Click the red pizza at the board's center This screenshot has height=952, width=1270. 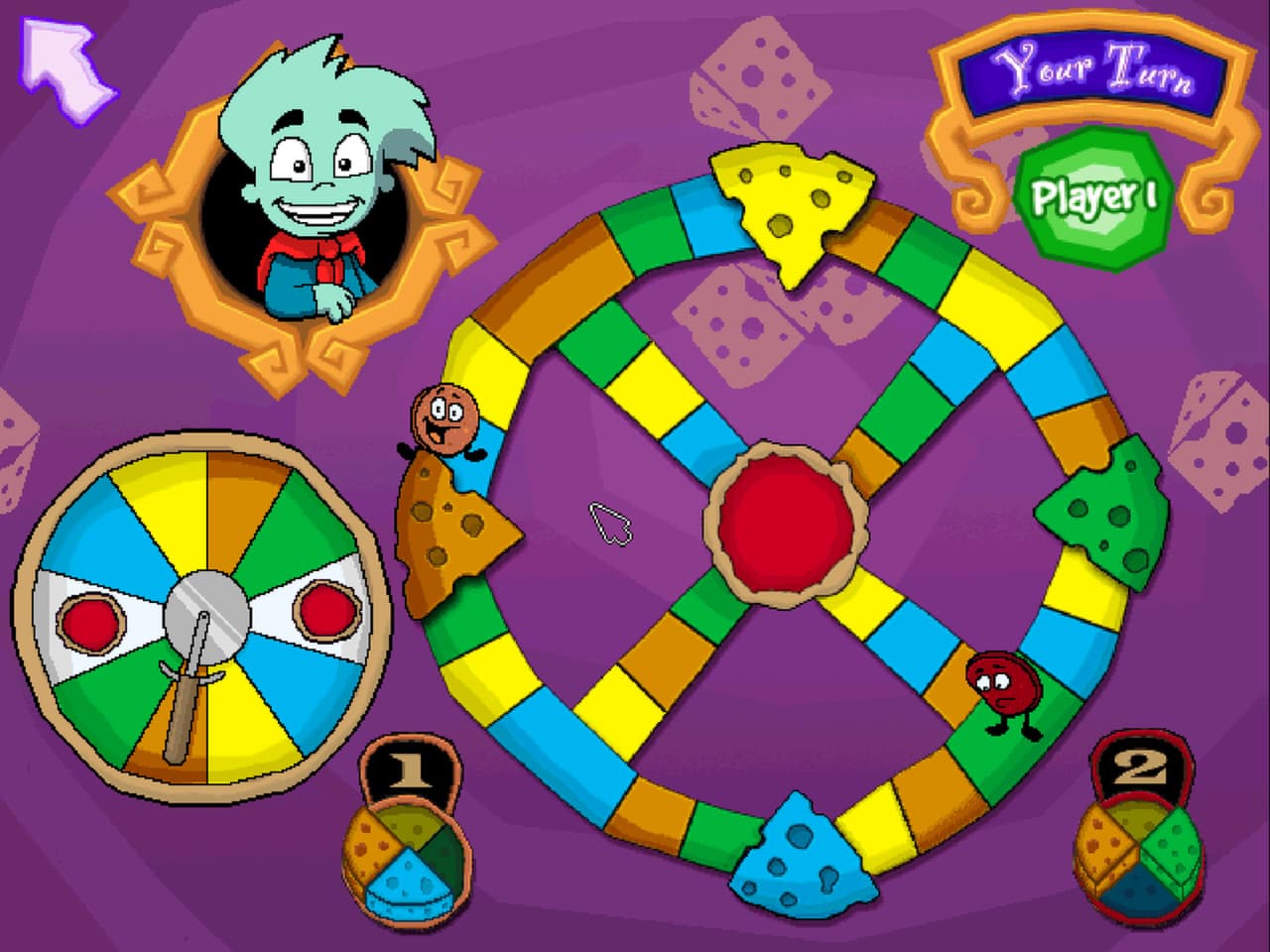click(x=784, y=526)
